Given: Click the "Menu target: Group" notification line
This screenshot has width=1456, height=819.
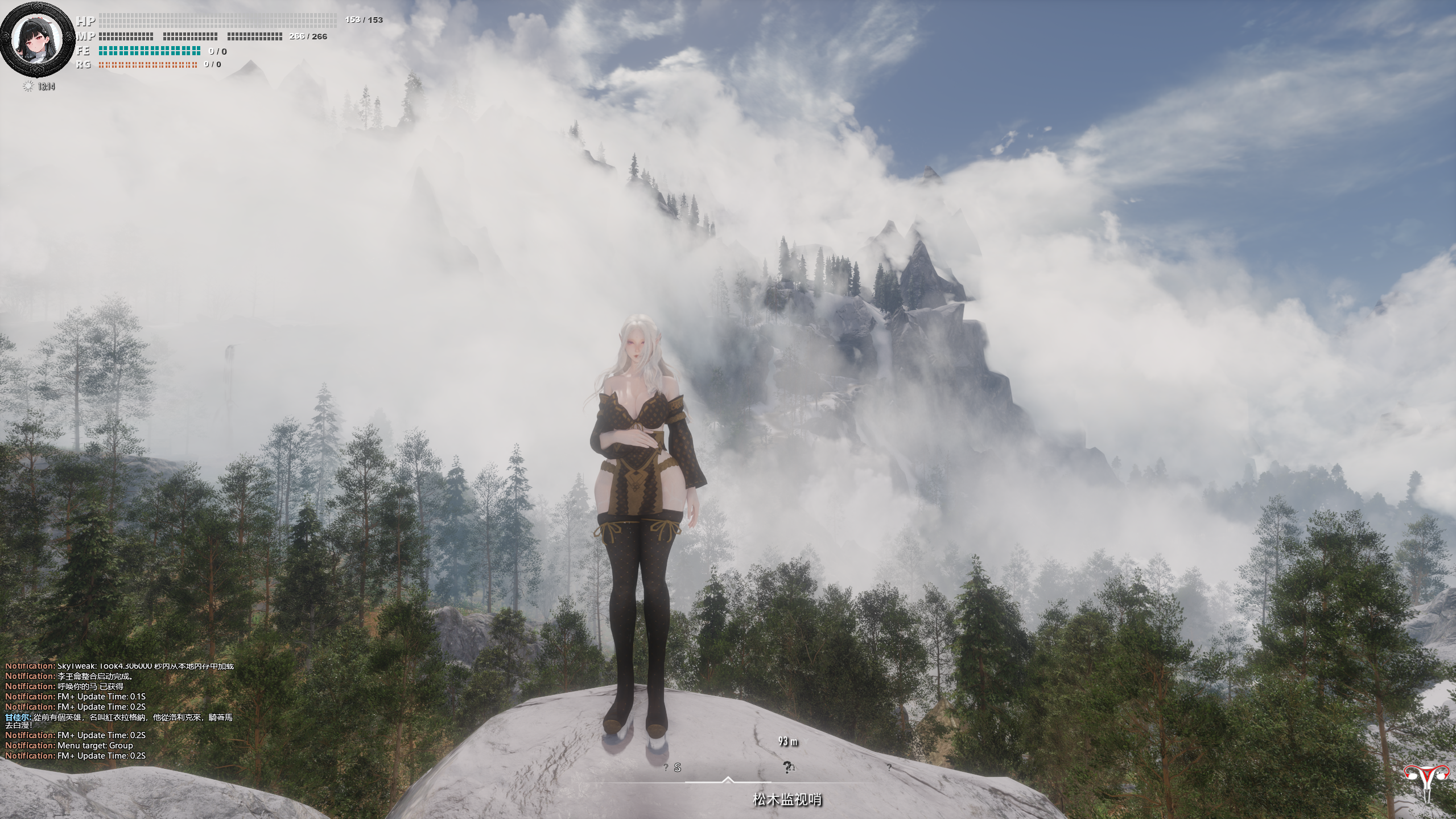Looking at the screenshot, I should [x=69, y=745].
